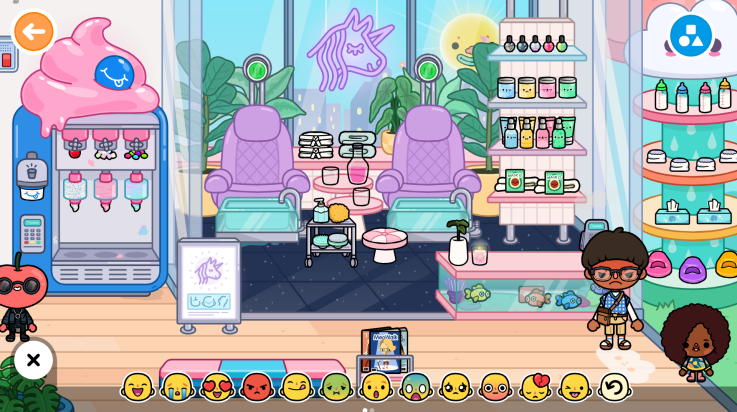Screen dimensions: 737x412
Task: Open the blue shapes menu button
Action: click(x=690, y=35)
